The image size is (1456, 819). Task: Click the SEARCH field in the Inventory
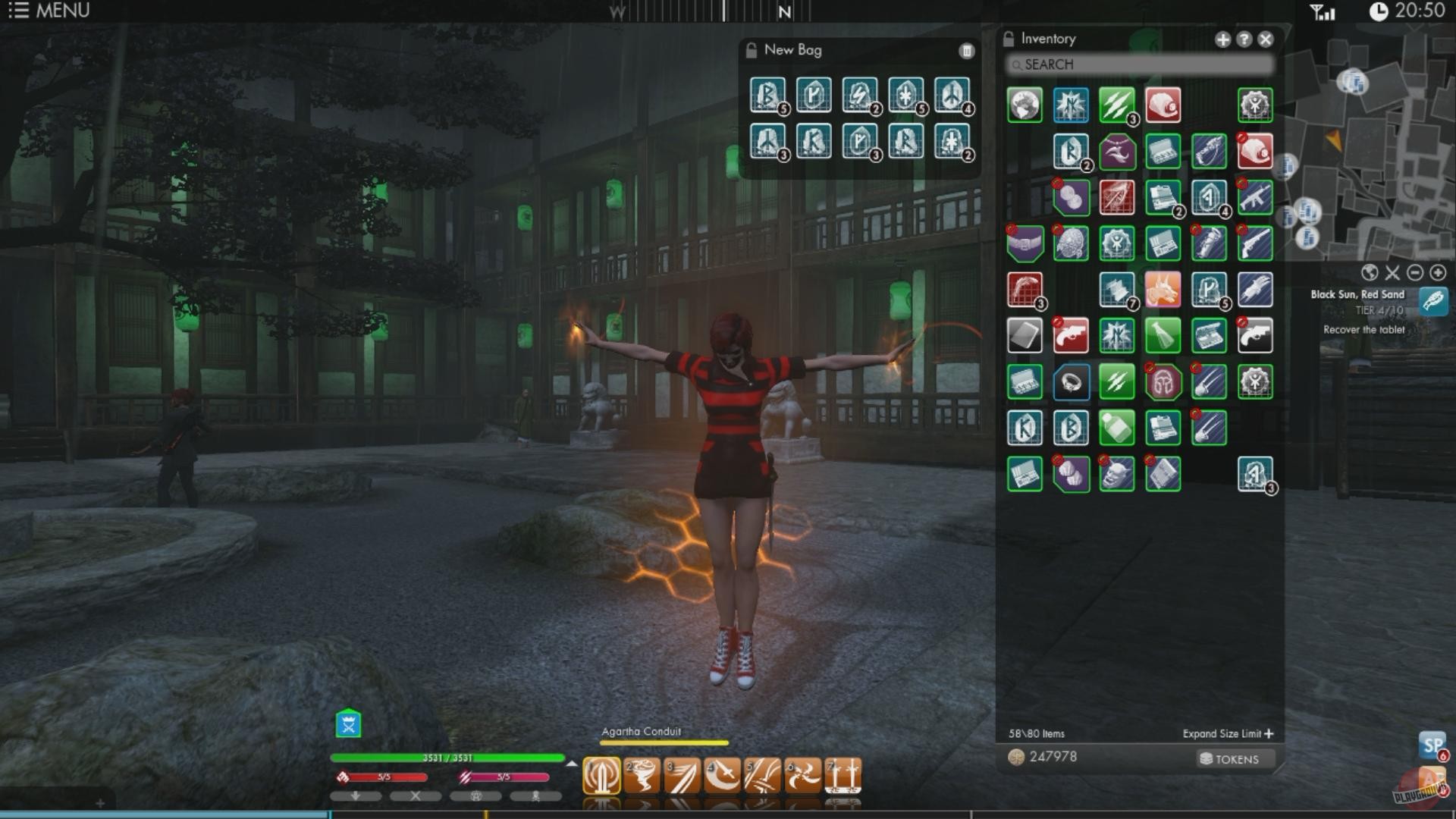tap(1137, 65)
